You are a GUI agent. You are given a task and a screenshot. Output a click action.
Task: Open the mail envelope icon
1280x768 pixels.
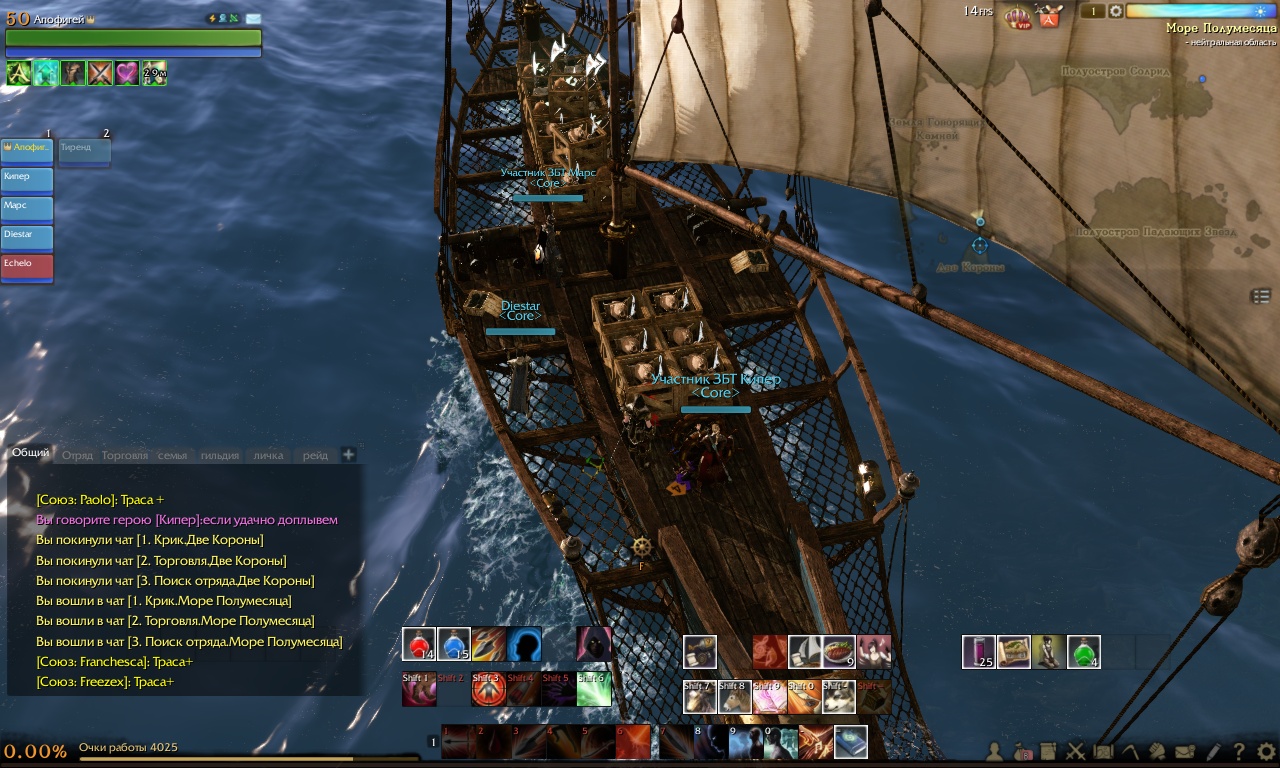[x=1185, y=751]
